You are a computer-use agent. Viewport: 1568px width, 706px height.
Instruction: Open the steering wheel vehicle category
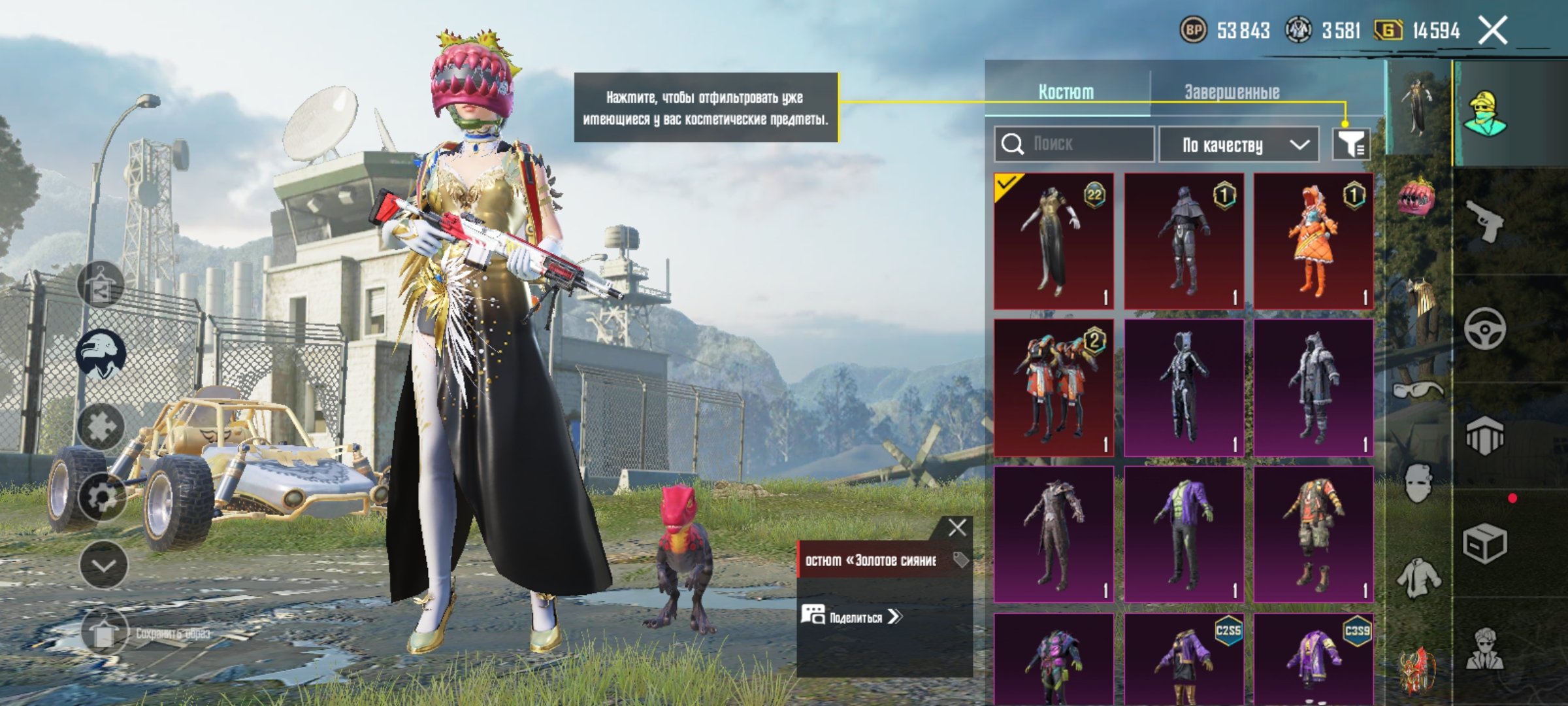coord(1484,328)
